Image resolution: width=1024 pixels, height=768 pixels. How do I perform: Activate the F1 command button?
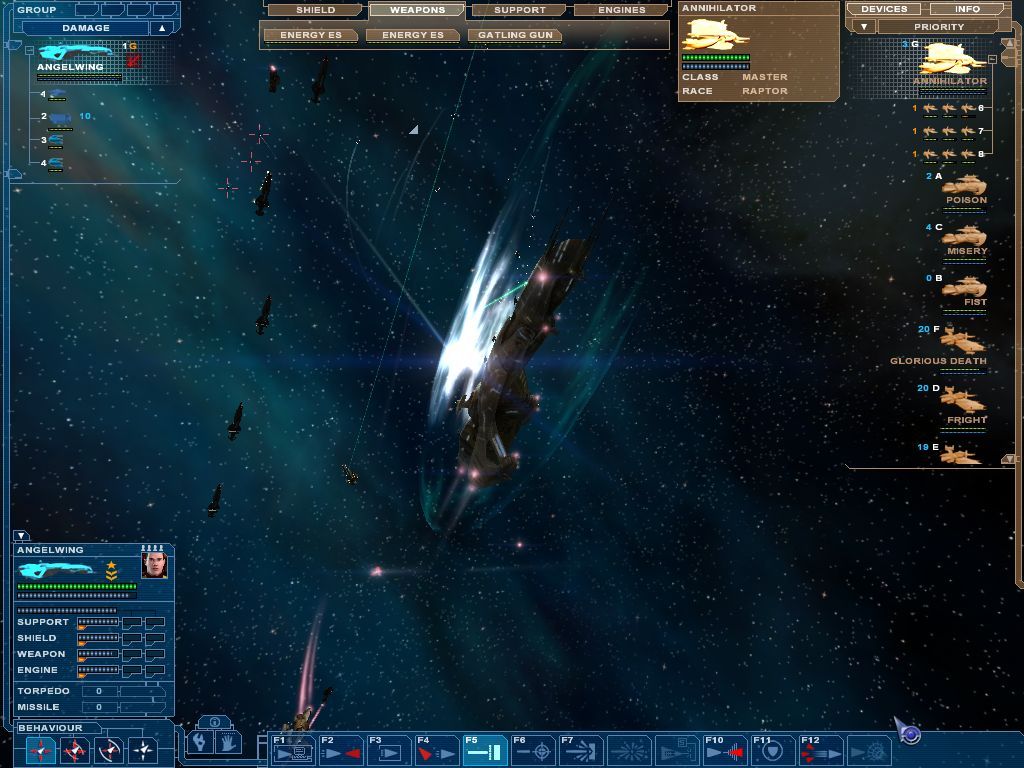292,750
